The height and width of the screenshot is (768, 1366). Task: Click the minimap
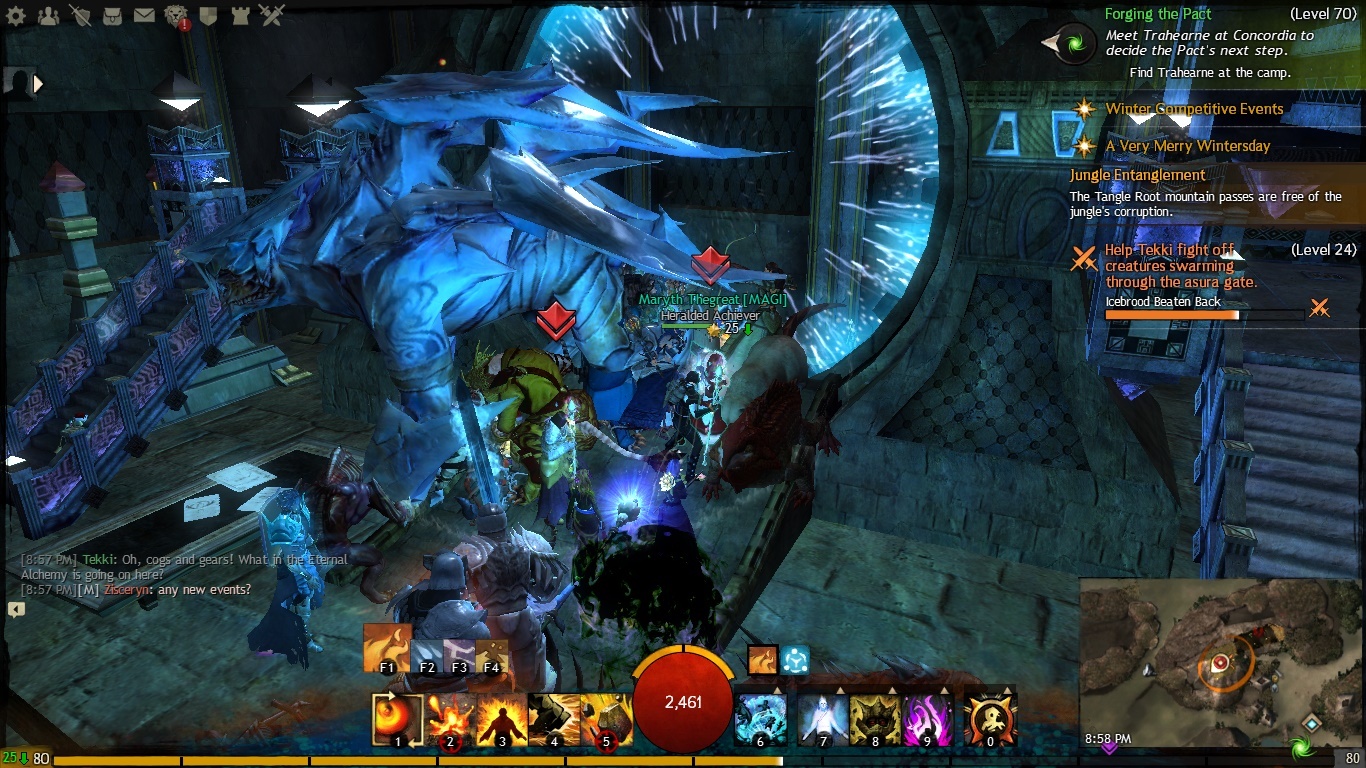(1220, 660)
